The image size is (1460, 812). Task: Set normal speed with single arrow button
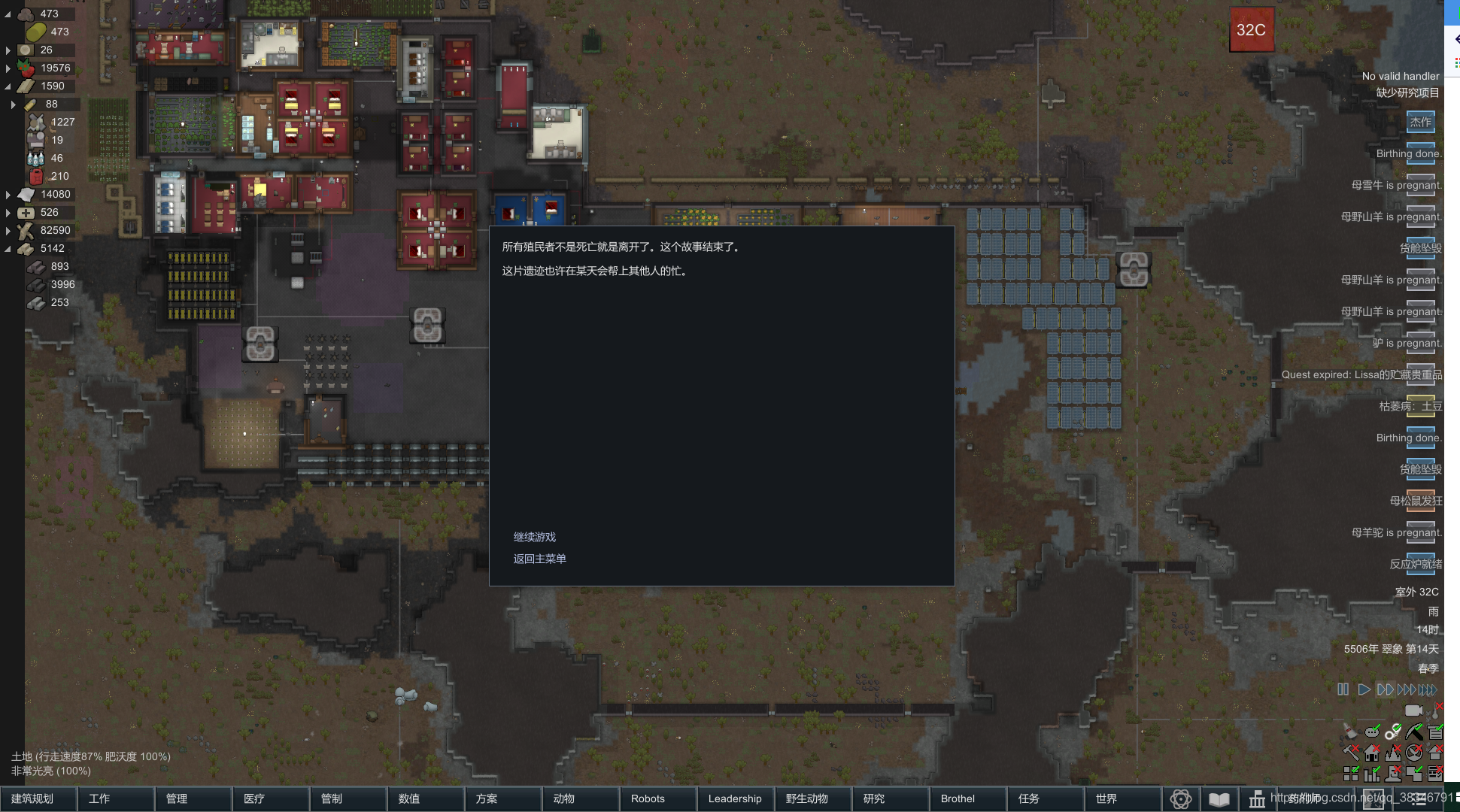pos(1364,689)
